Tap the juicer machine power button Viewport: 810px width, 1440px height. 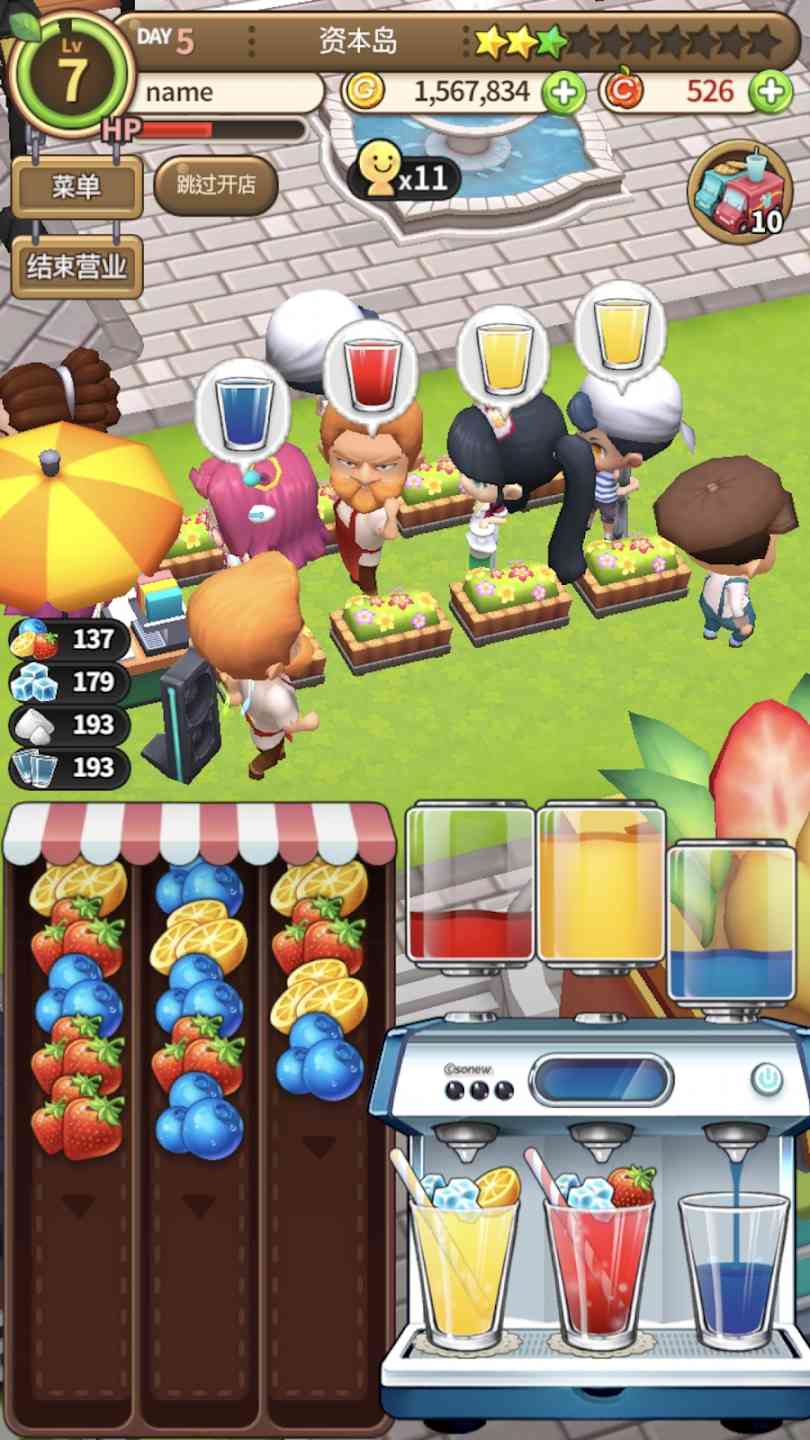767,1079
